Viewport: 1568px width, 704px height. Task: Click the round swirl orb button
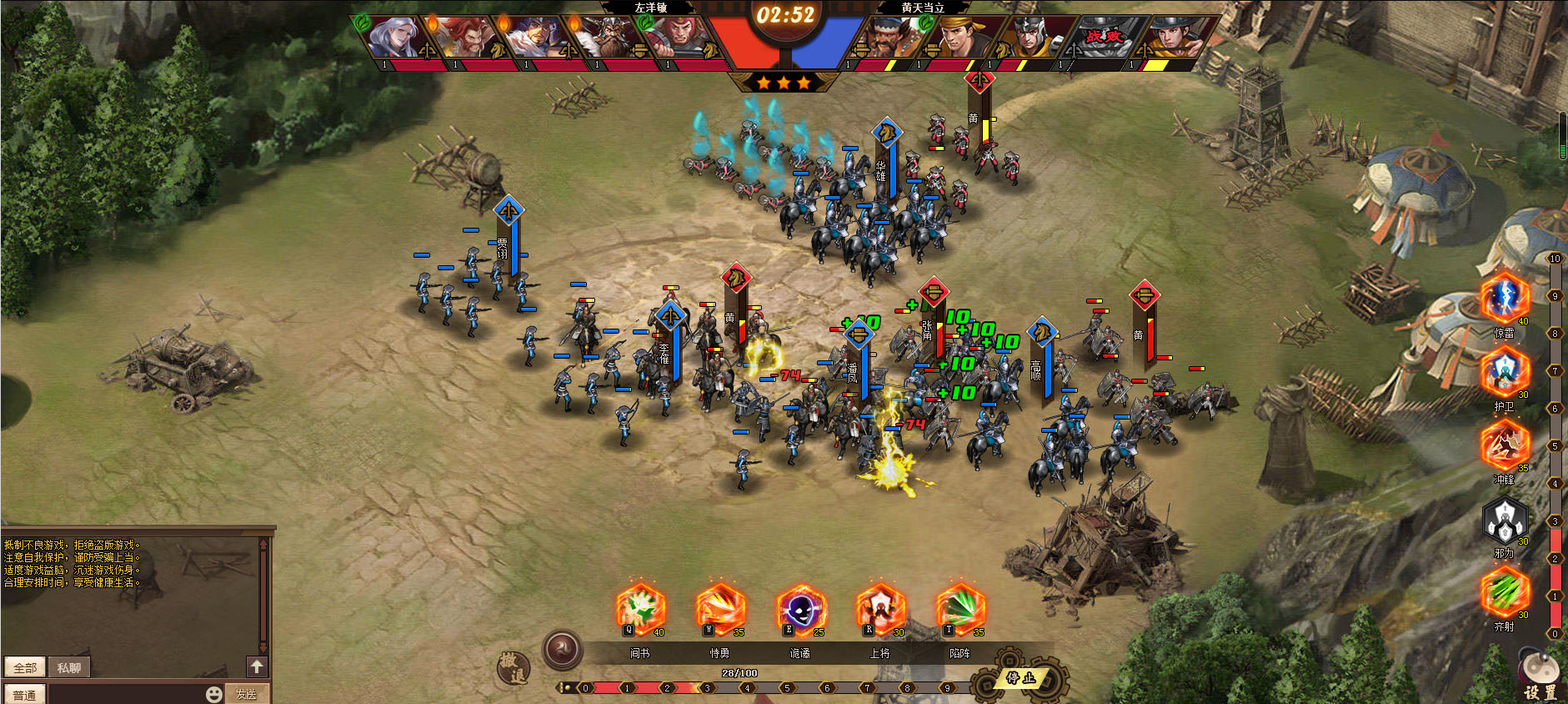coord(563,650)
